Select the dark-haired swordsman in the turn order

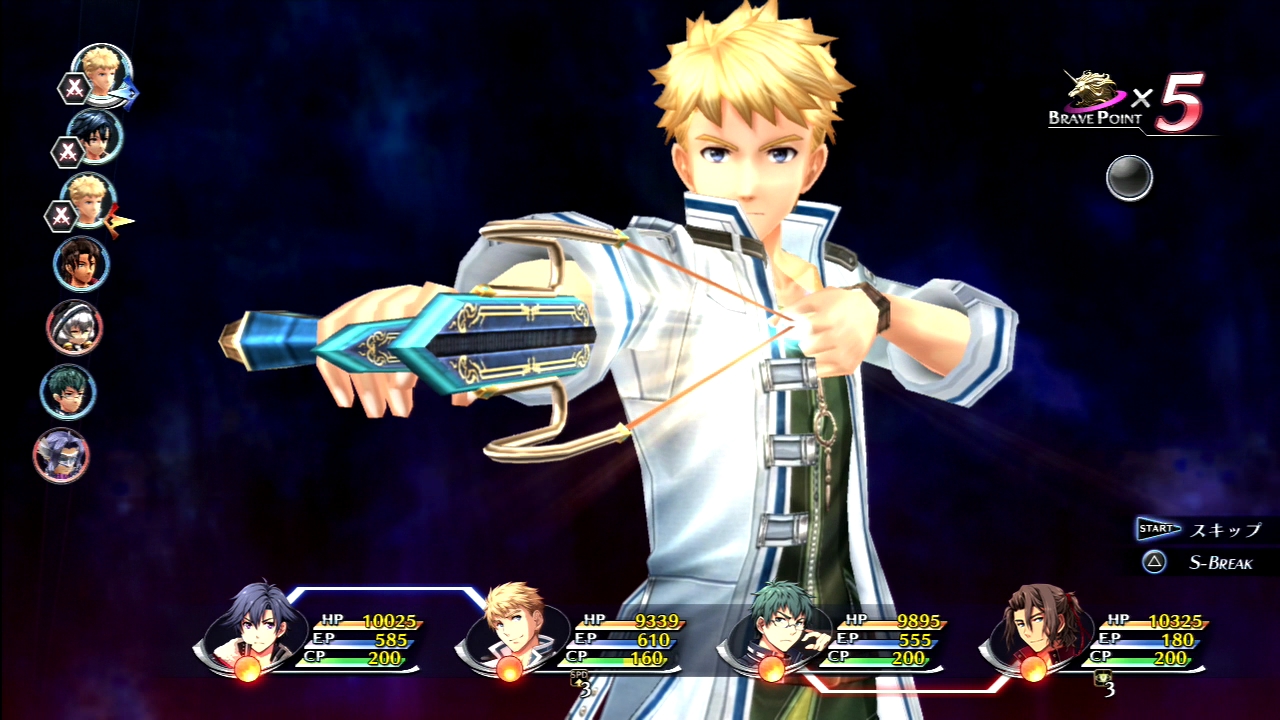[95, 137]
